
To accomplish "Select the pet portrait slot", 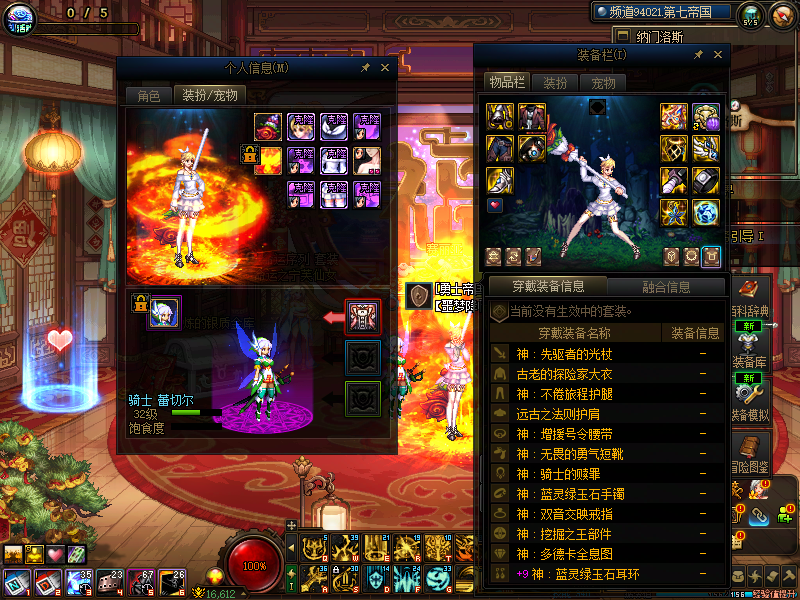I will pos(163,313).
